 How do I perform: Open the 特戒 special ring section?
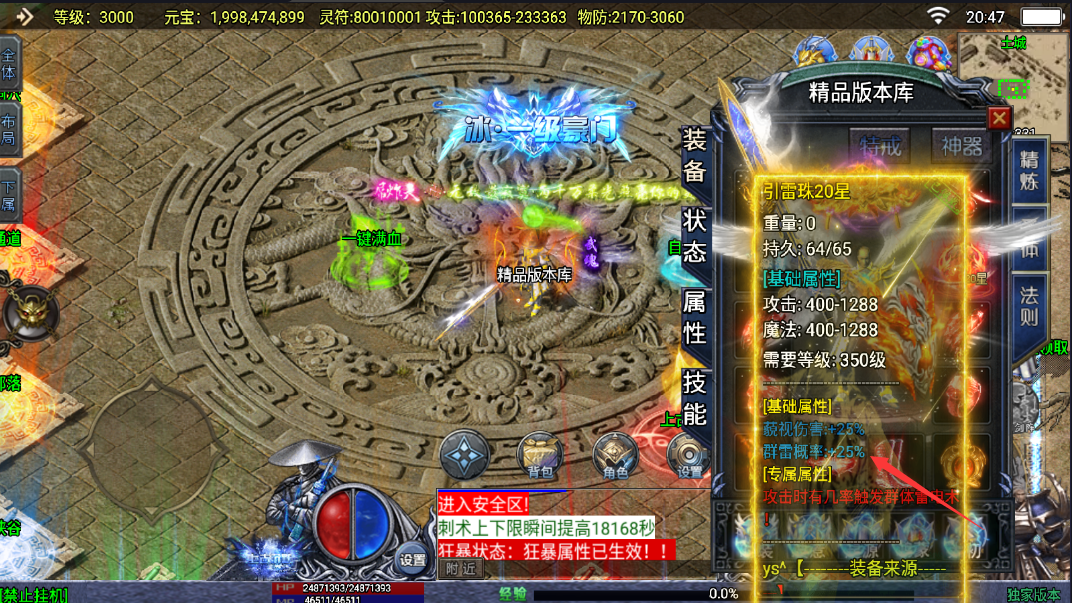click(x=881, y=146)
